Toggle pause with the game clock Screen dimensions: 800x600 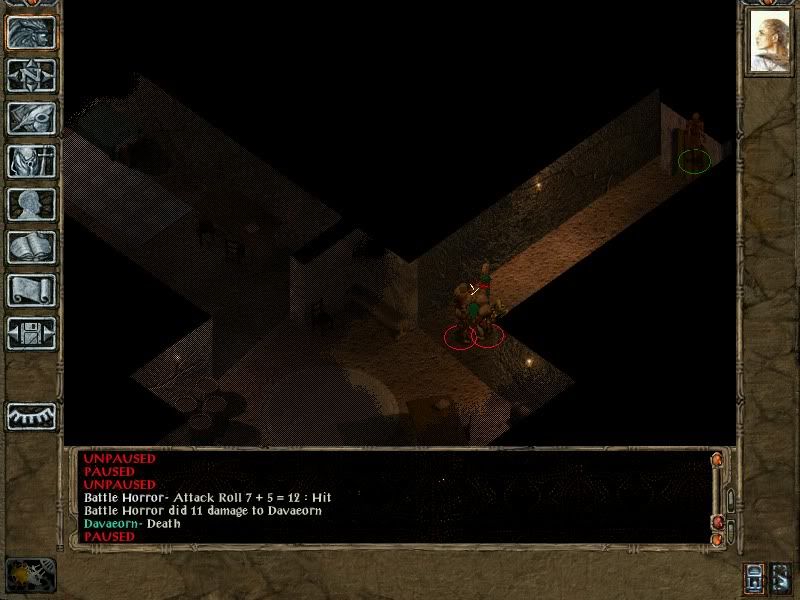pyautogui.click(x=30, y=574)
